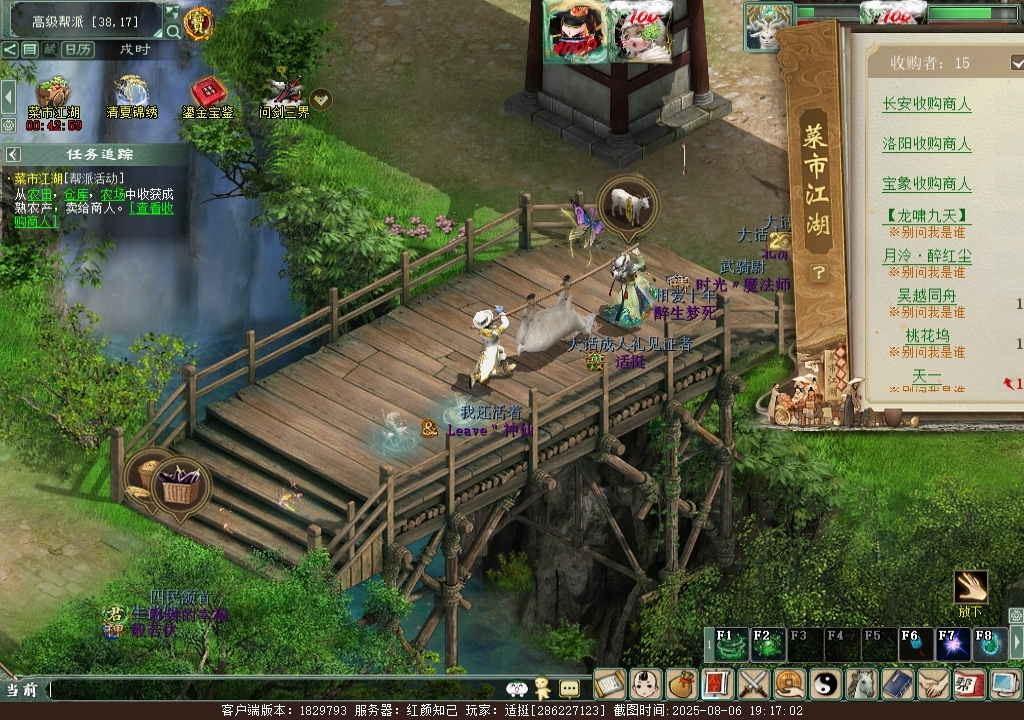Viewport: 1024px width, 720px height.
Task: Select 长安收购商人 in the buyer list
Action: click(x=927, y=104)
